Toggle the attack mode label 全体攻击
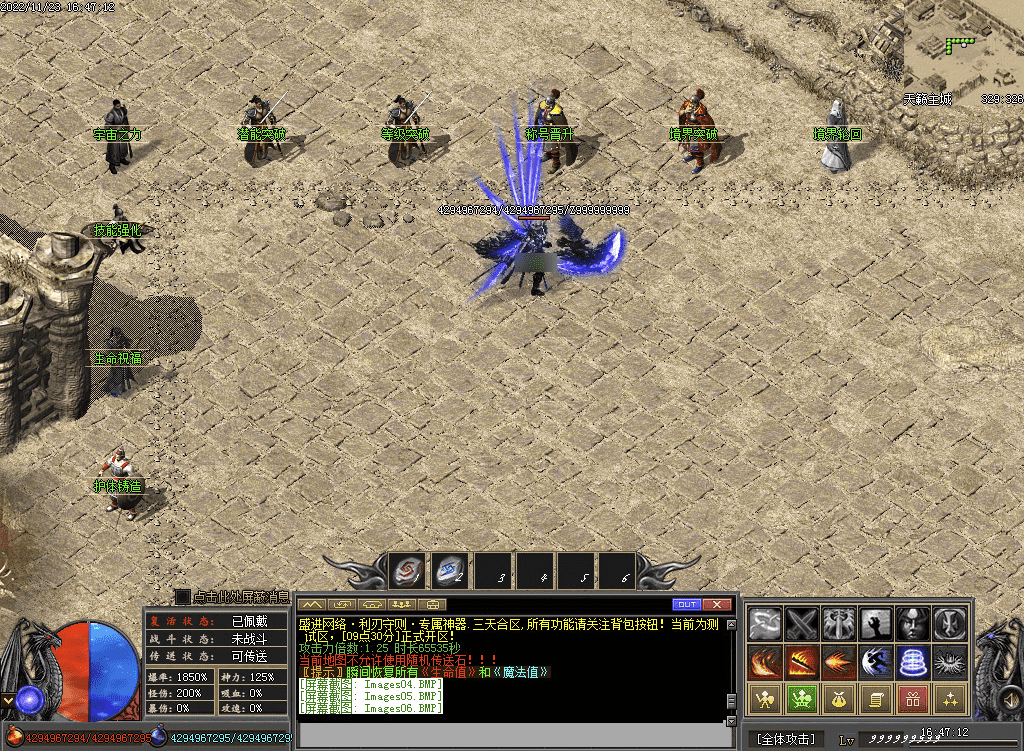Screen dimensions: 1024x751 [787, 739]
